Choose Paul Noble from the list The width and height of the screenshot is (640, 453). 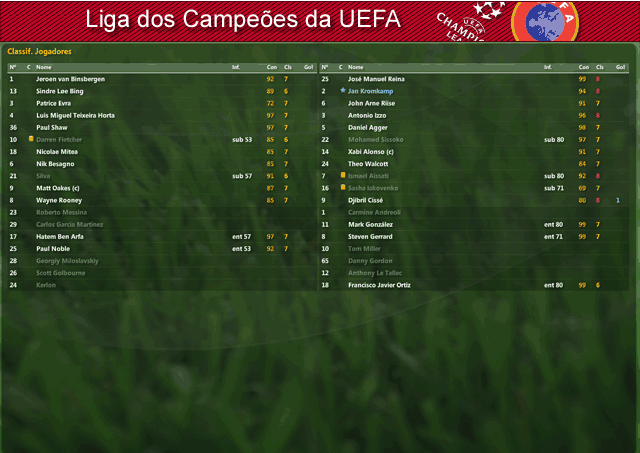(53, 248)
